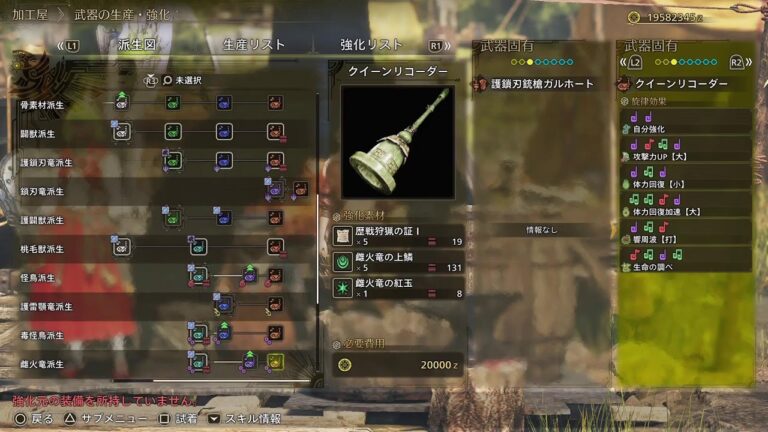The width and height of the screenshot is (768, 432).
Task: Choose the 雌火竜の紅玉 material row
Action: pyautogui.click(x=398, y=288)
